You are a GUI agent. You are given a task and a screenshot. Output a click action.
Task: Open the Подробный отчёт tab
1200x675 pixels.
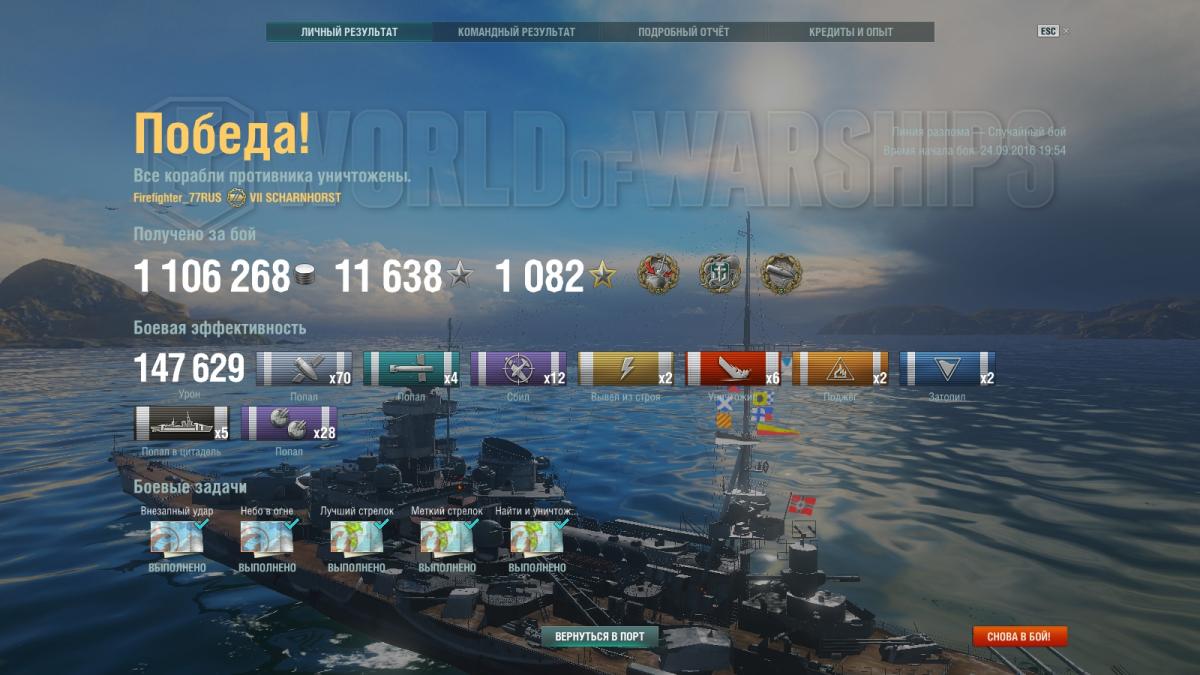(684, 32)
